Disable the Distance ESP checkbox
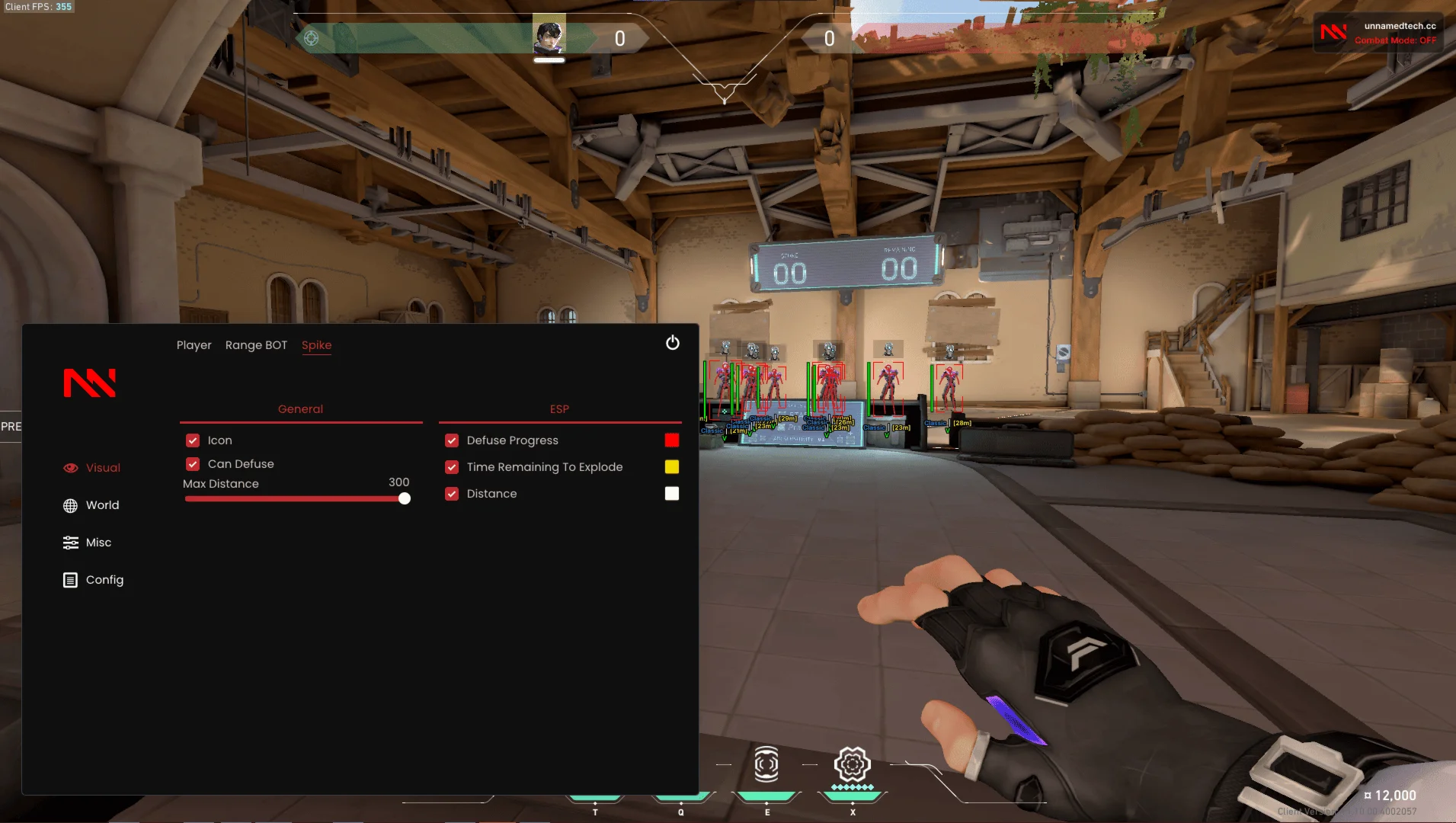Viewport: 1456px width, 823px height. click(x=453, y=493)
